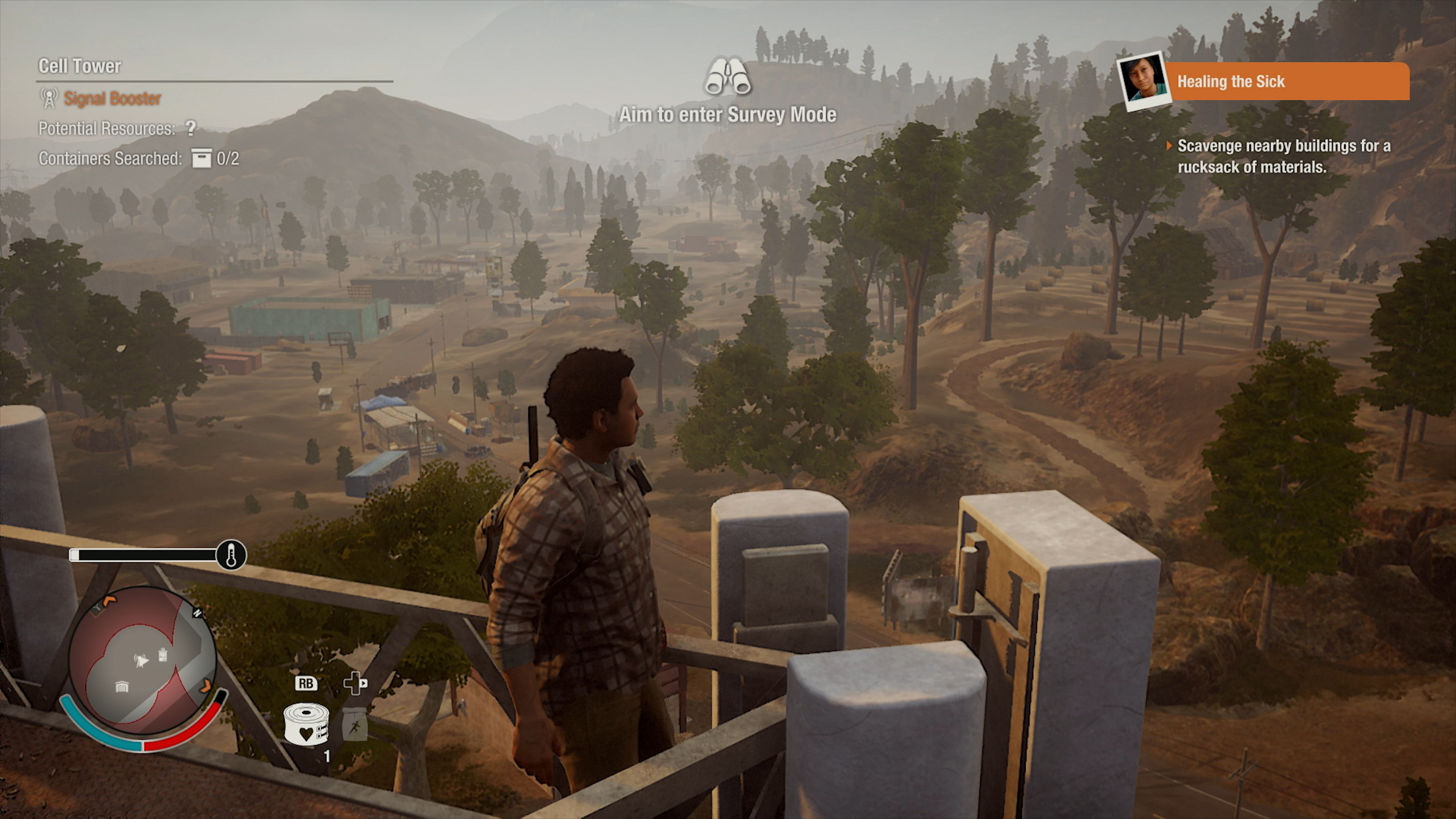The image size is (1456, 819).
Task: Click the binoculars Survey Mode icon
Action: [x=727, y=76]
